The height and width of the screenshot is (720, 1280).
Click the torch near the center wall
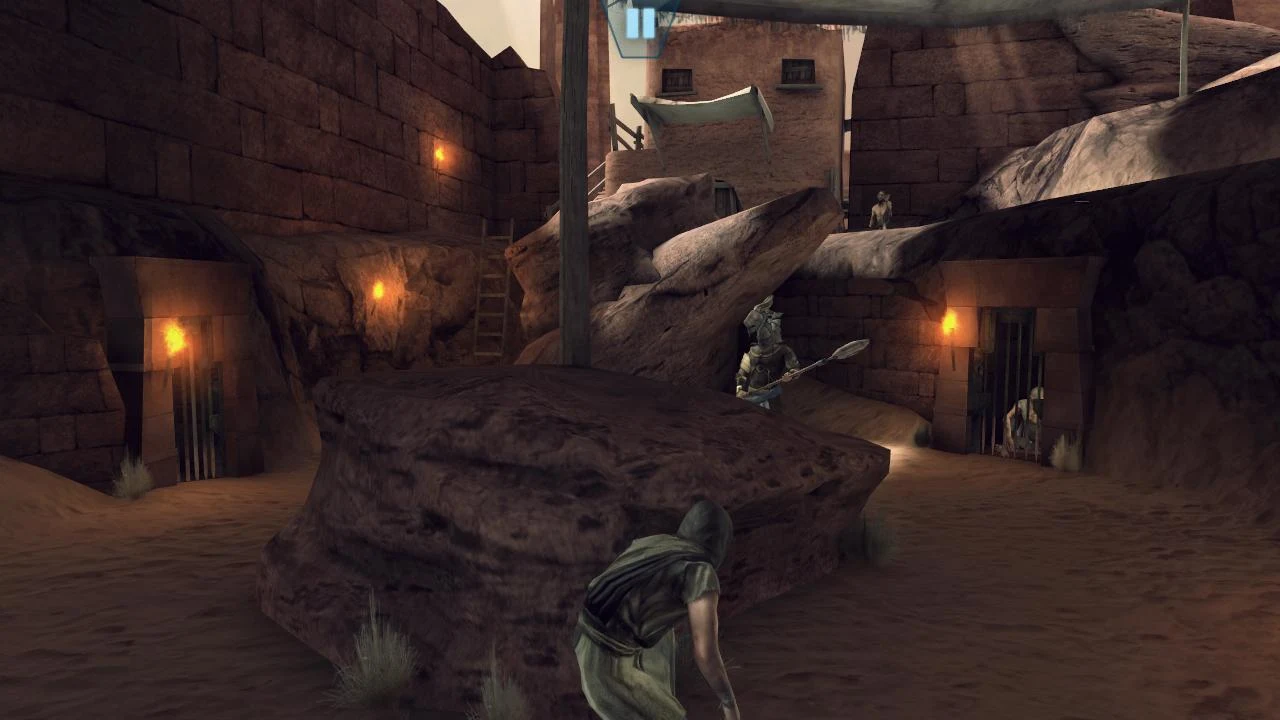[380, 290]
